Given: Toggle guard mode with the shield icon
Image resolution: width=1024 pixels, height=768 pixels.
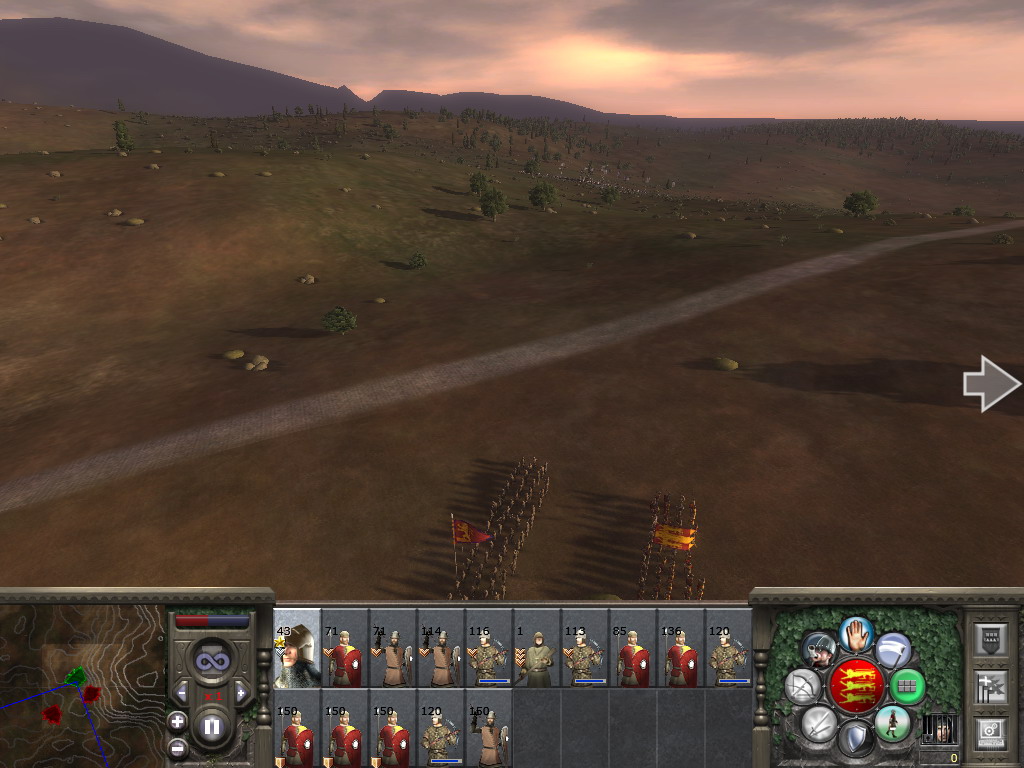Looking at the screenshot, I should coord(856,740).
